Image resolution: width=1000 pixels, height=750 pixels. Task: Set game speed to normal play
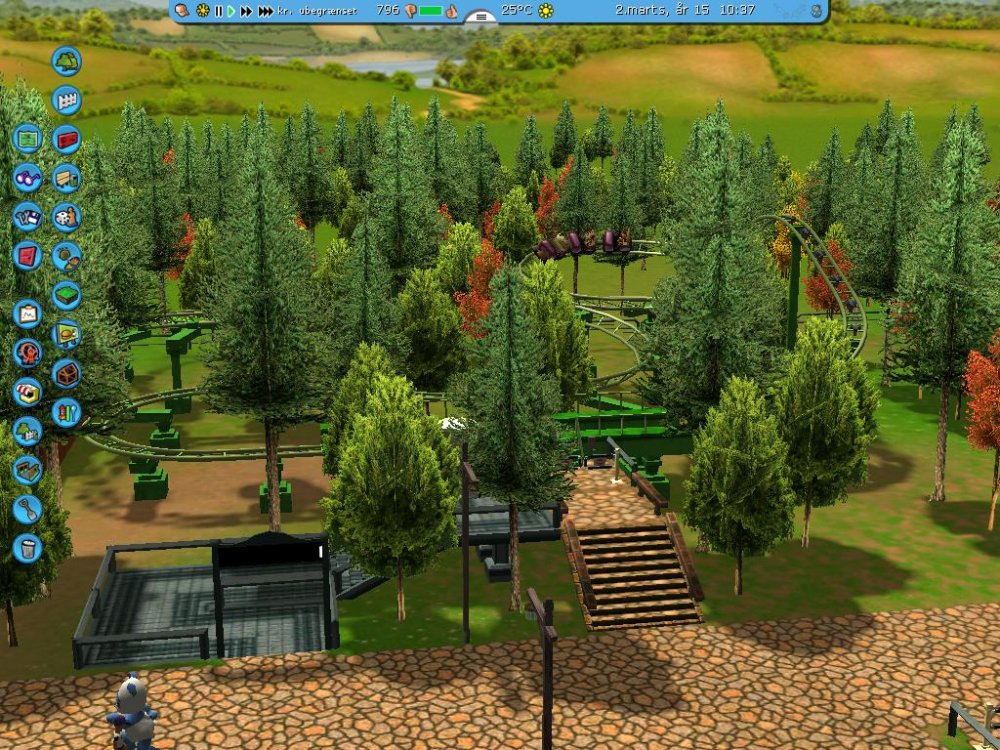(x=231, y=11)
